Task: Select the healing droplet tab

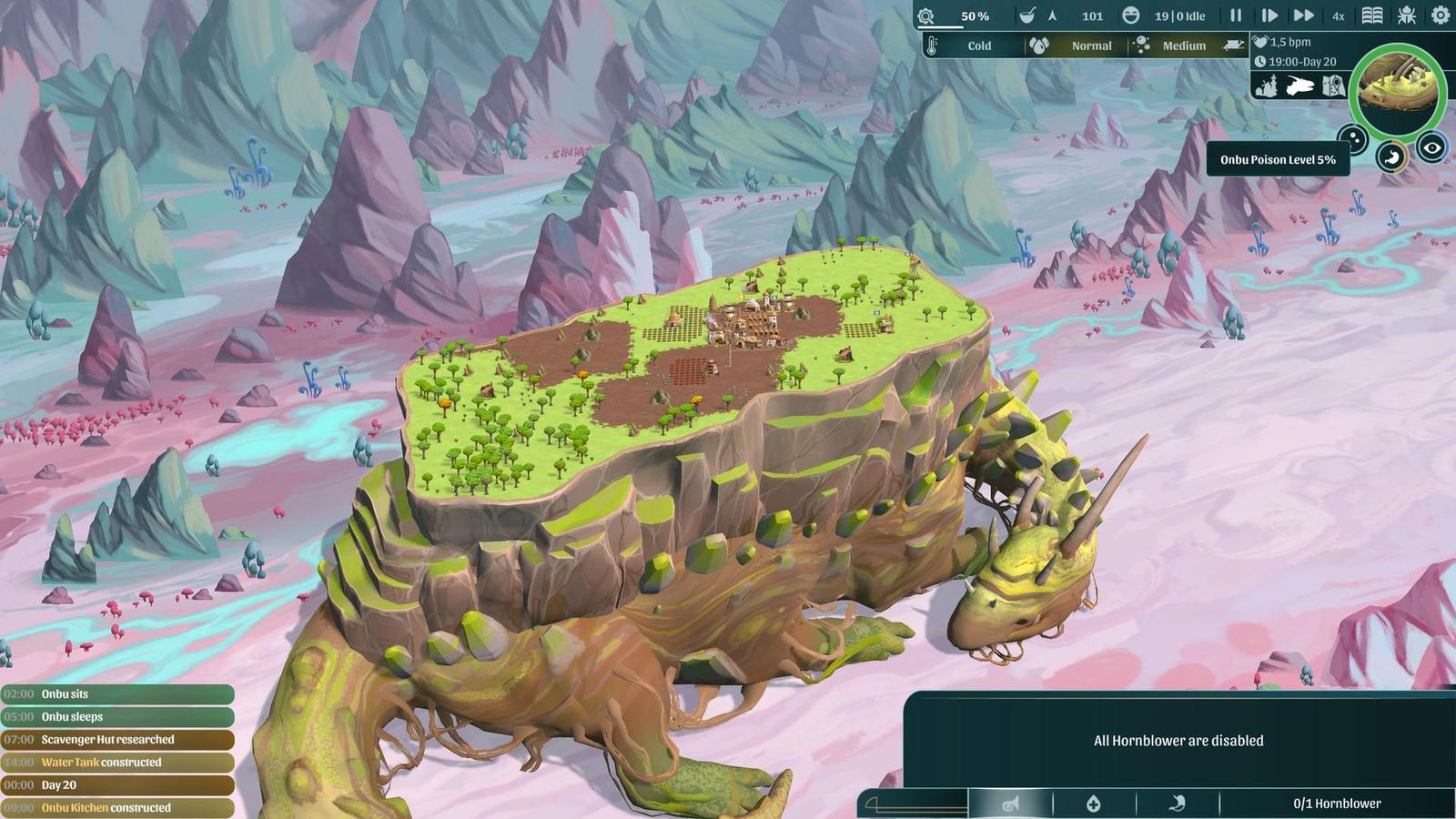Action: click(1094, 804)
